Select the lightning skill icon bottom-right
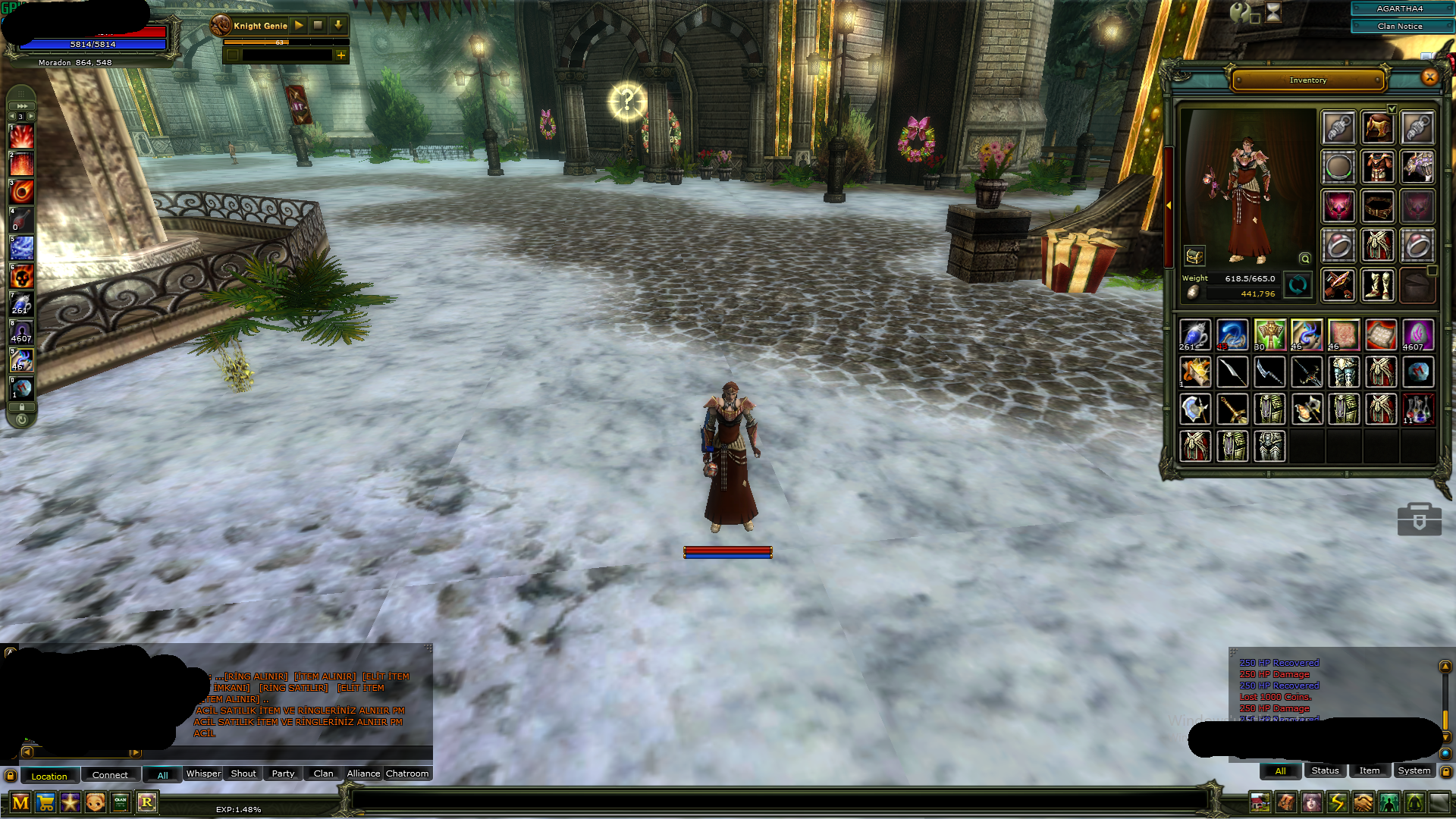 [x=1336, y=802]
